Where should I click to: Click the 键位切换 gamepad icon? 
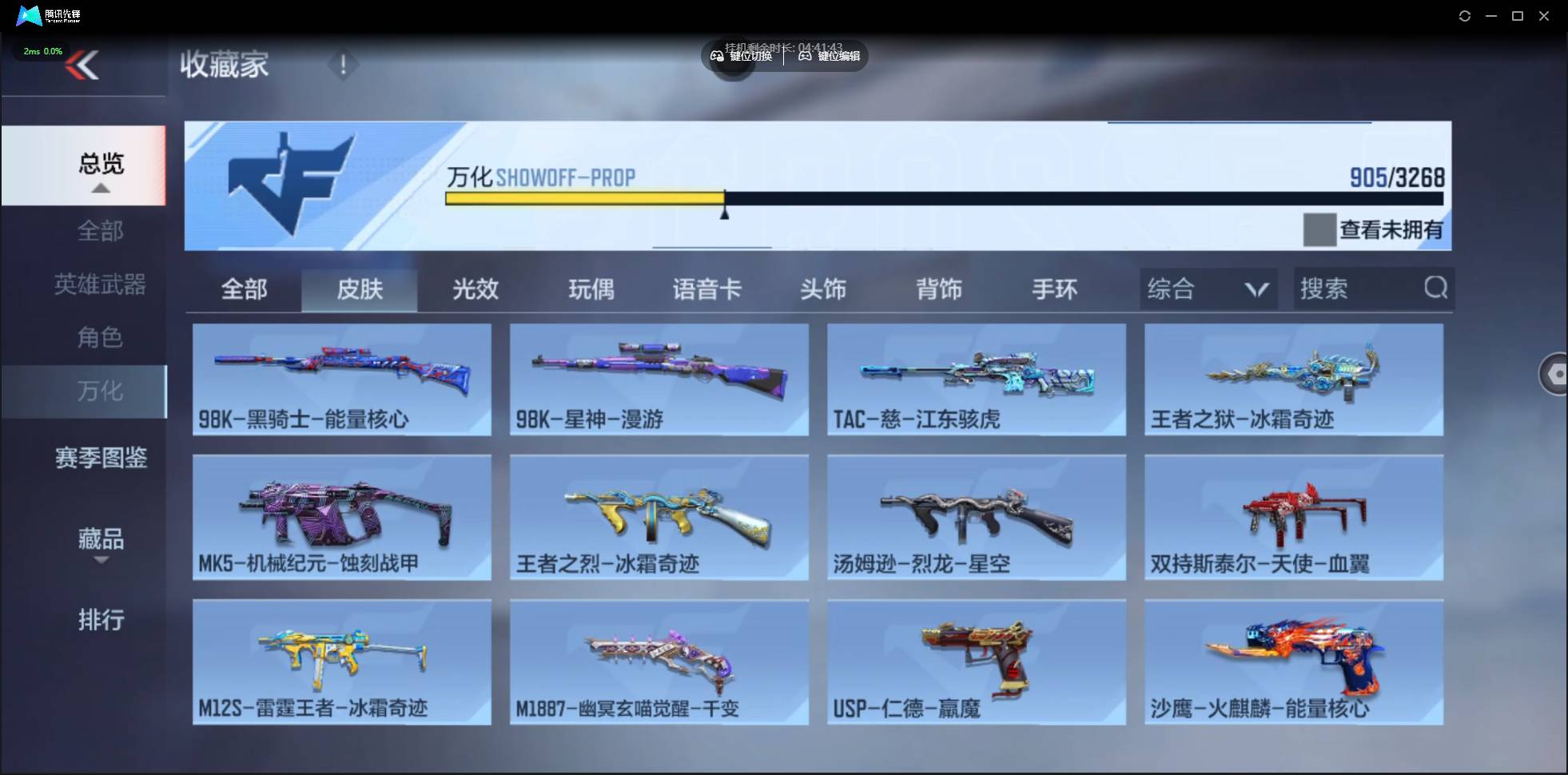coord(717,56)
